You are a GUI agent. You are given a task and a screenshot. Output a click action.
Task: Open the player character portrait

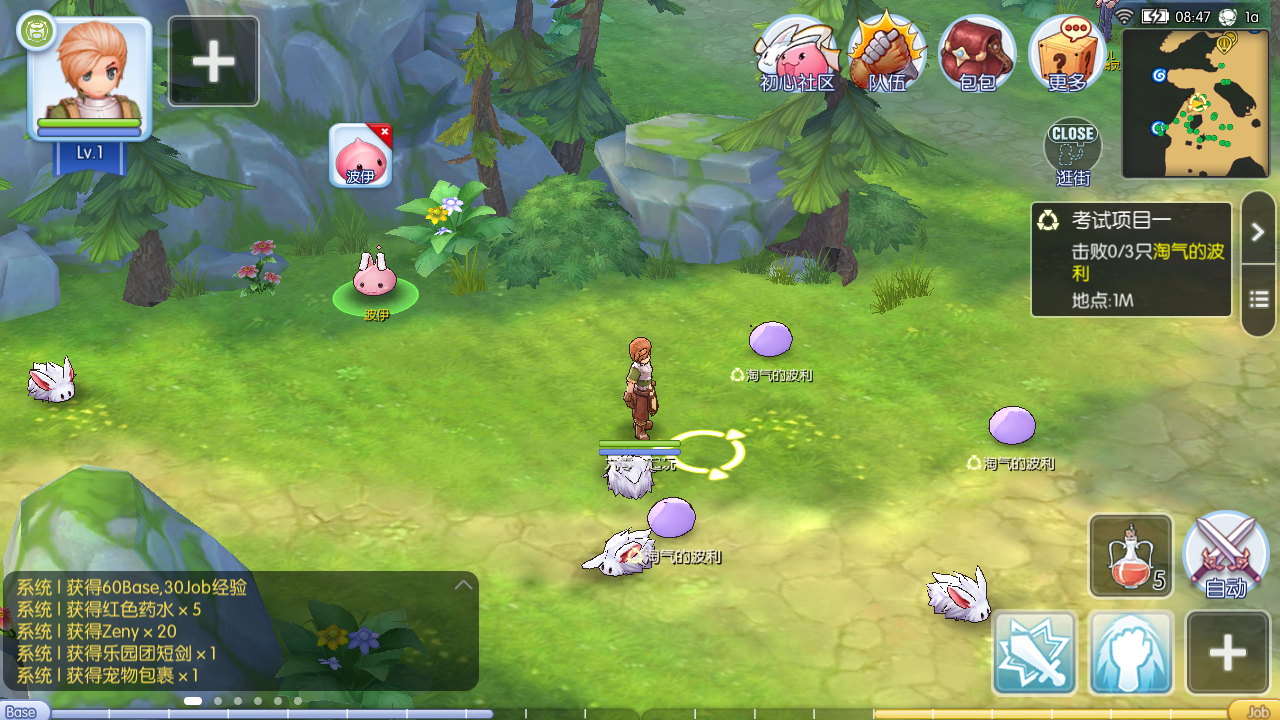coord(90,80)
